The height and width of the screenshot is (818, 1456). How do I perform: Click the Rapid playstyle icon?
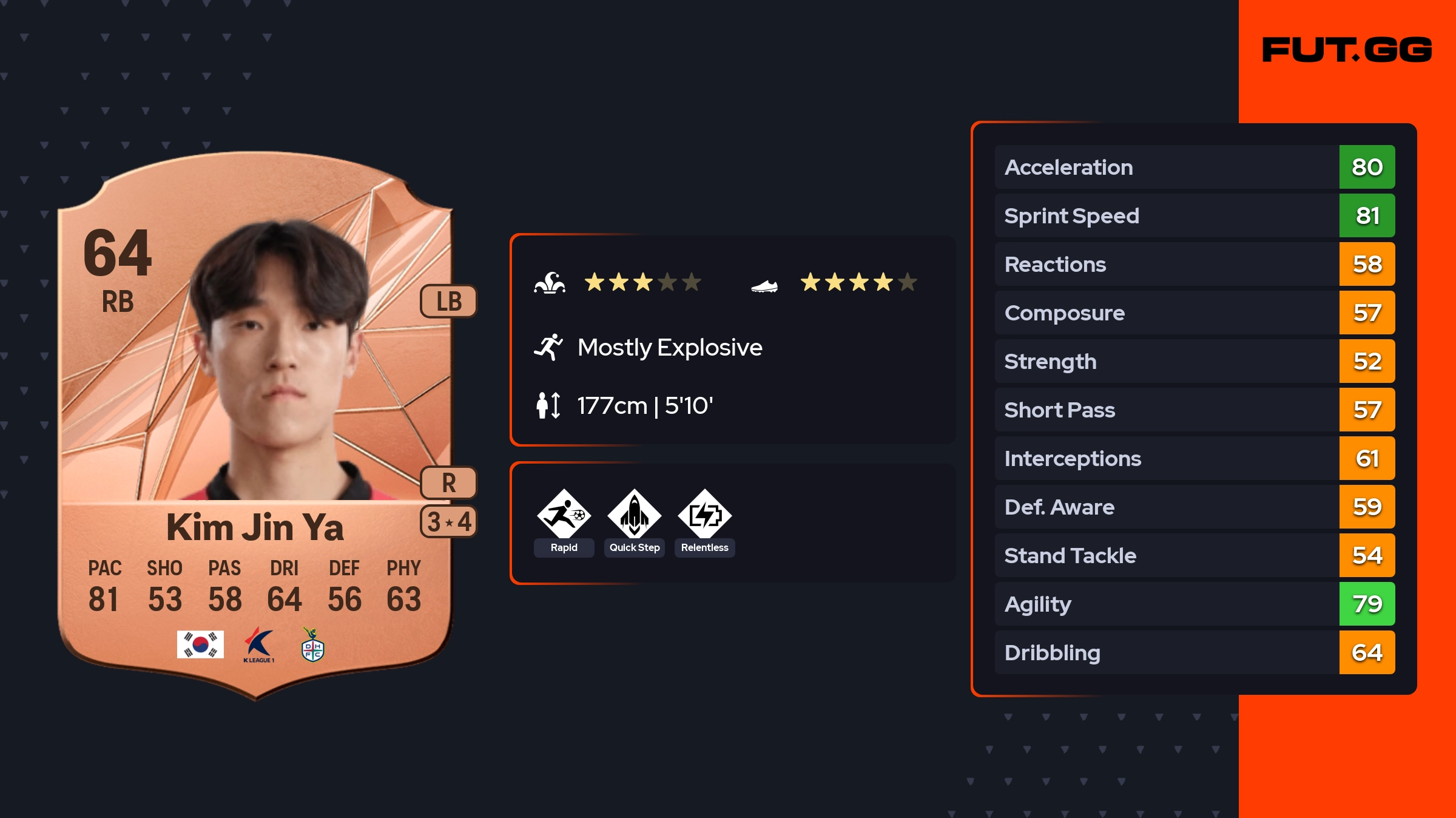click(x=564, y=515)
